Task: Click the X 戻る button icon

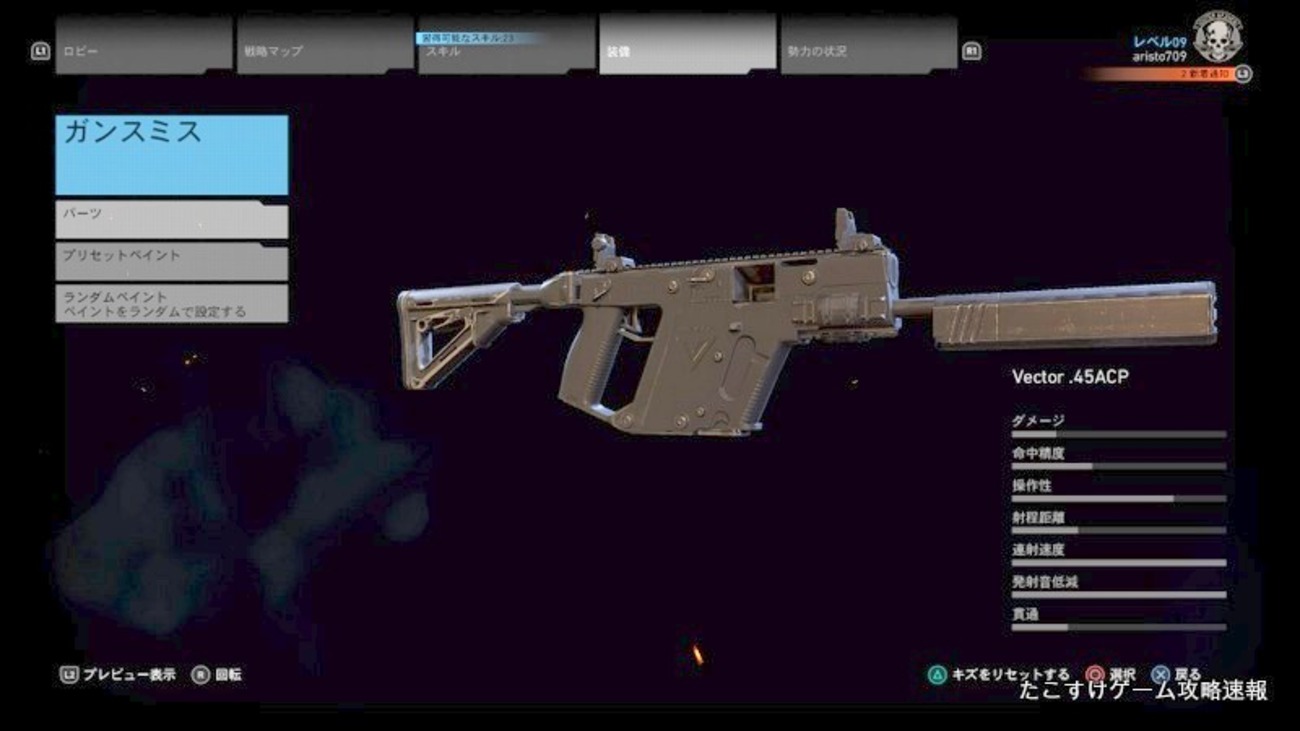Action: [x=1160, y=673]
